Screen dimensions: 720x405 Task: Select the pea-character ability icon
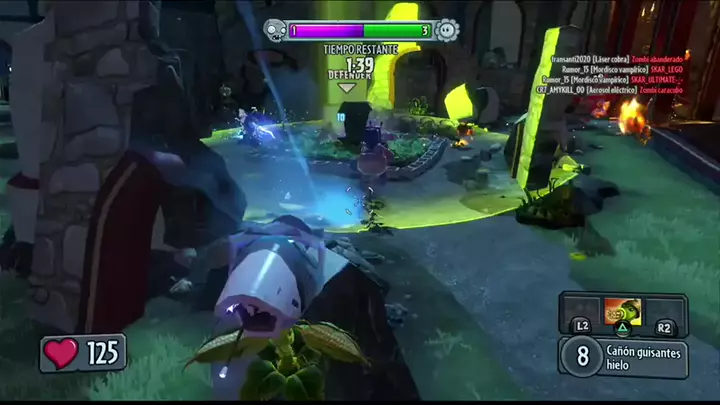point(621,311)
